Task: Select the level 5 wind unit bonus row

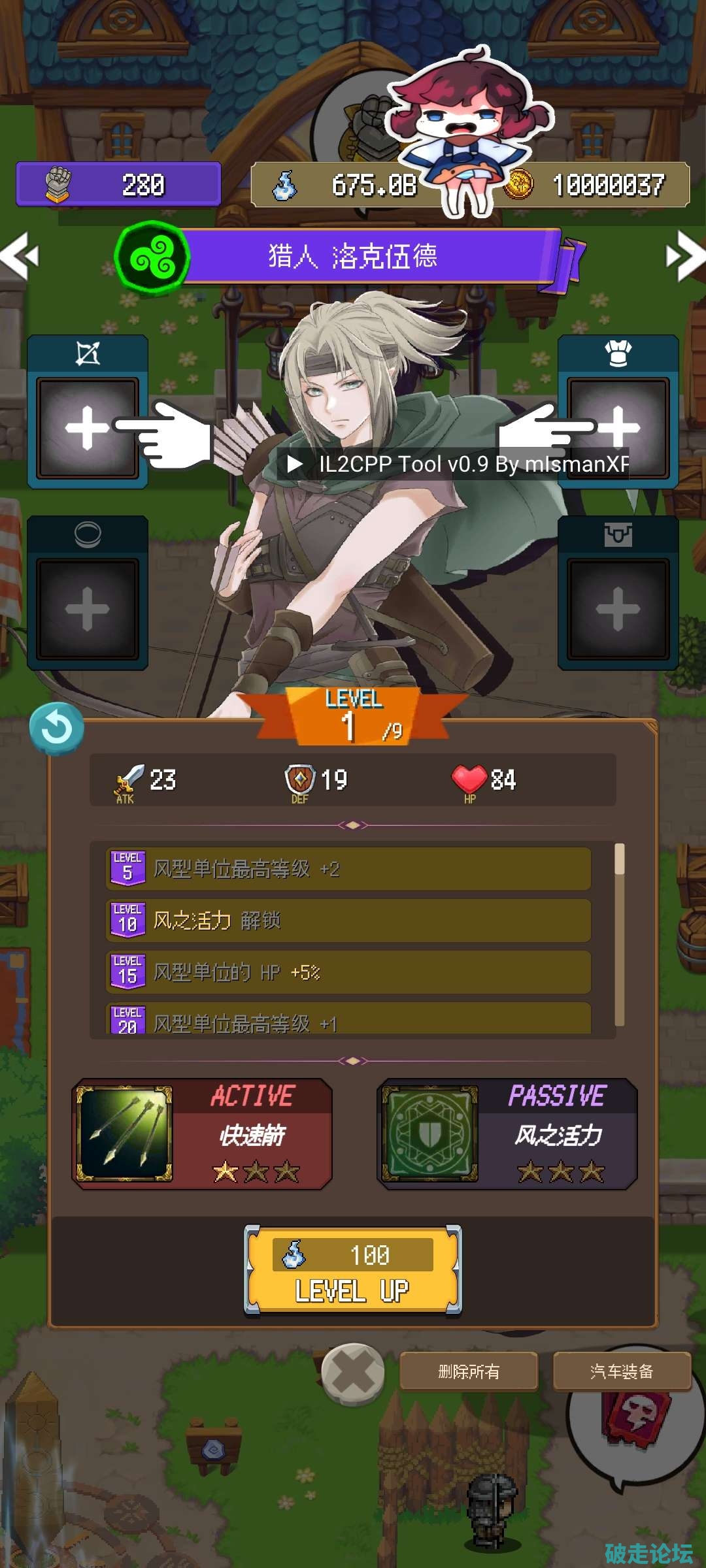Action: (x=348, y=868)
